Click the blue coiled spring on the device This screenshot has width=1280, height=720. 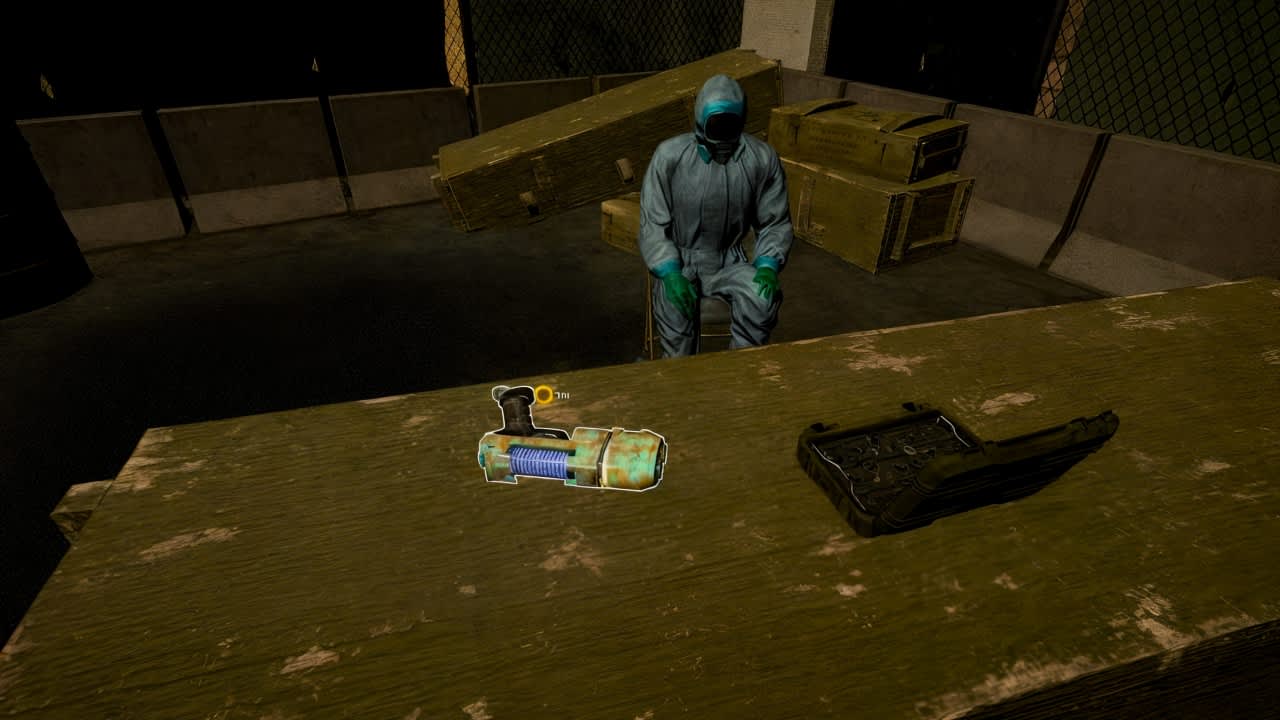click(538, 460)
